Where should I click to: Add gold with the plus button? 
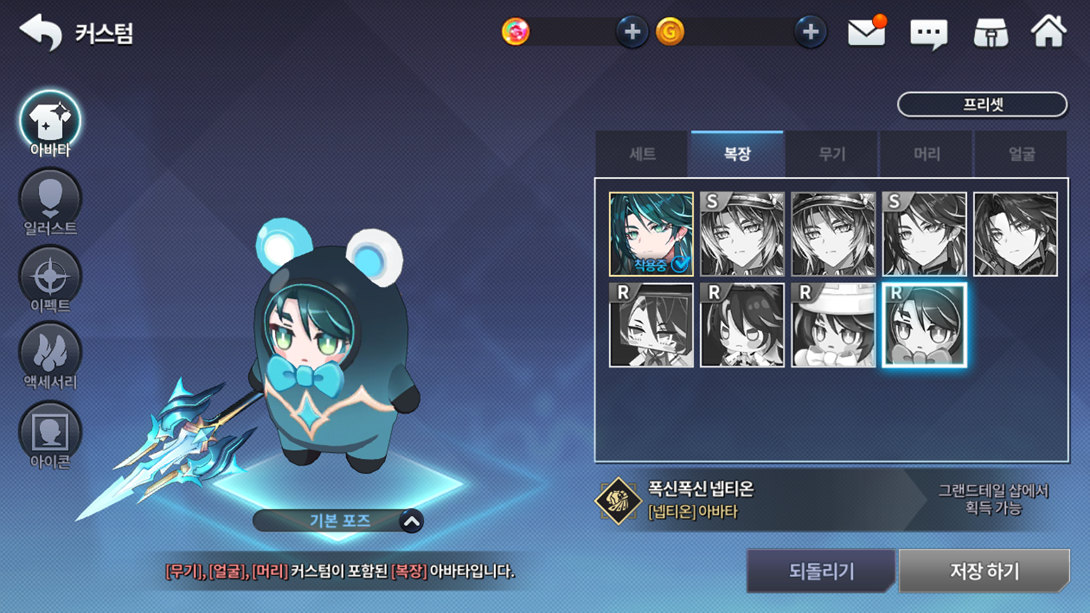coord(810,32)
